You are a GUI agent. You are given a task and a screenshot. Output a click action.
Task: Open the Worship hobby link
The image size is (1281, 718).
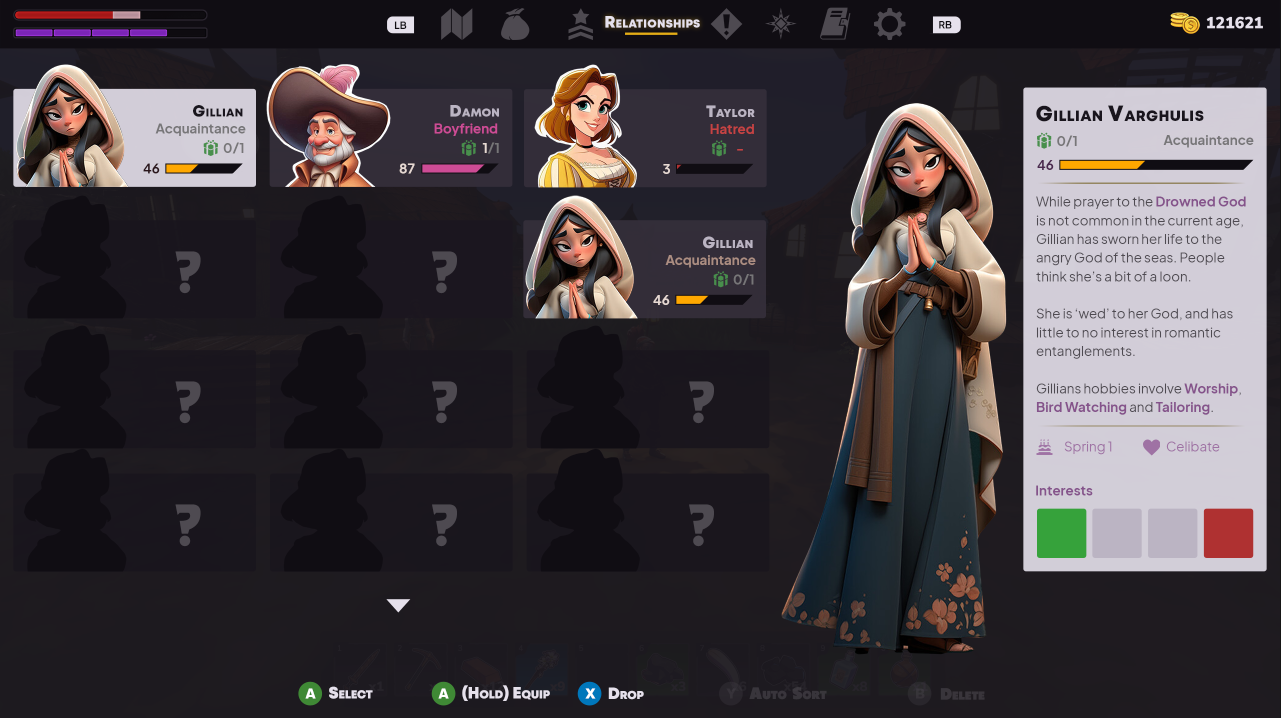click(x=1211, y=389)
